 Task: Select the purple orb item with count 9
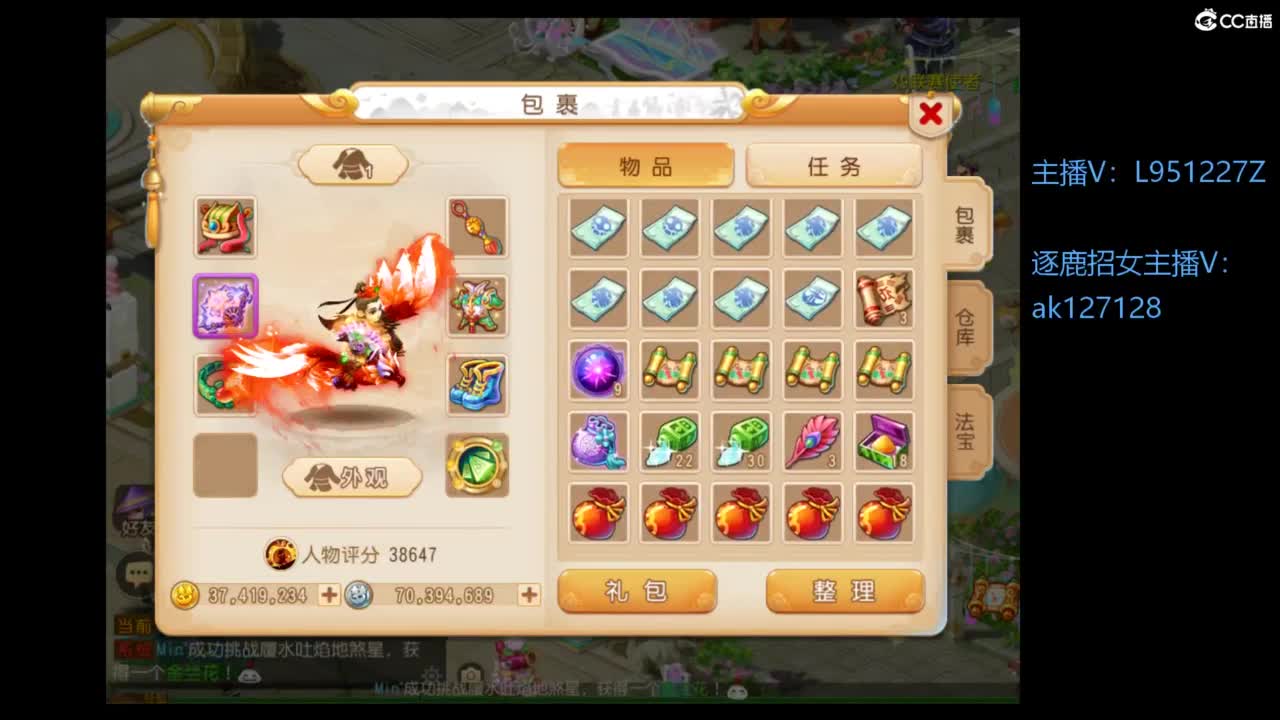click(x=597, y=370)
